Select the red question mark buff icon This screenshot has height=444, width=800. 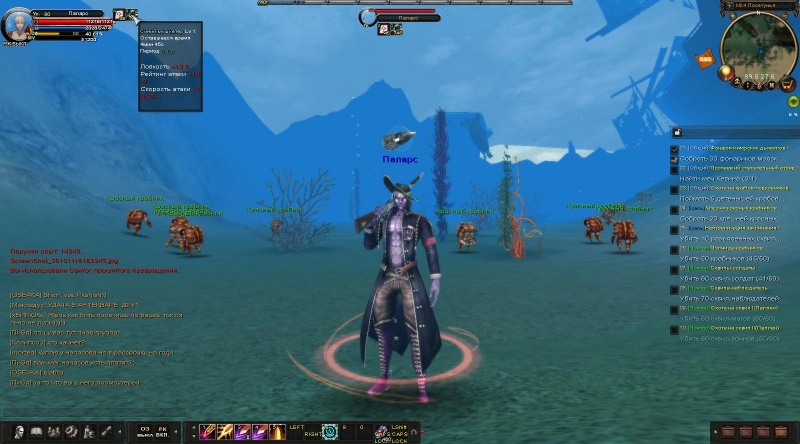119,14
